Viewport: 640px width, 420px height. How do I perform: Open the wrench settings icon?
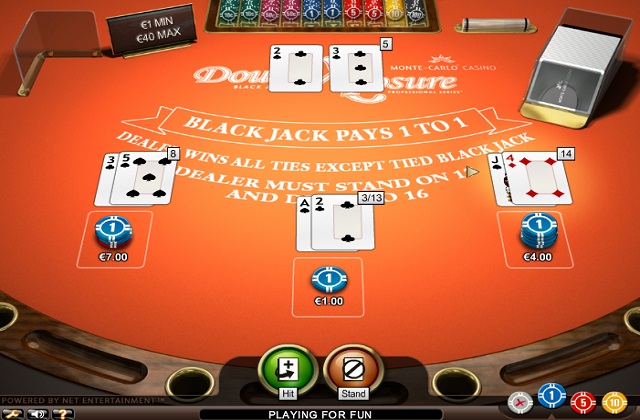(x=14, y=412)
